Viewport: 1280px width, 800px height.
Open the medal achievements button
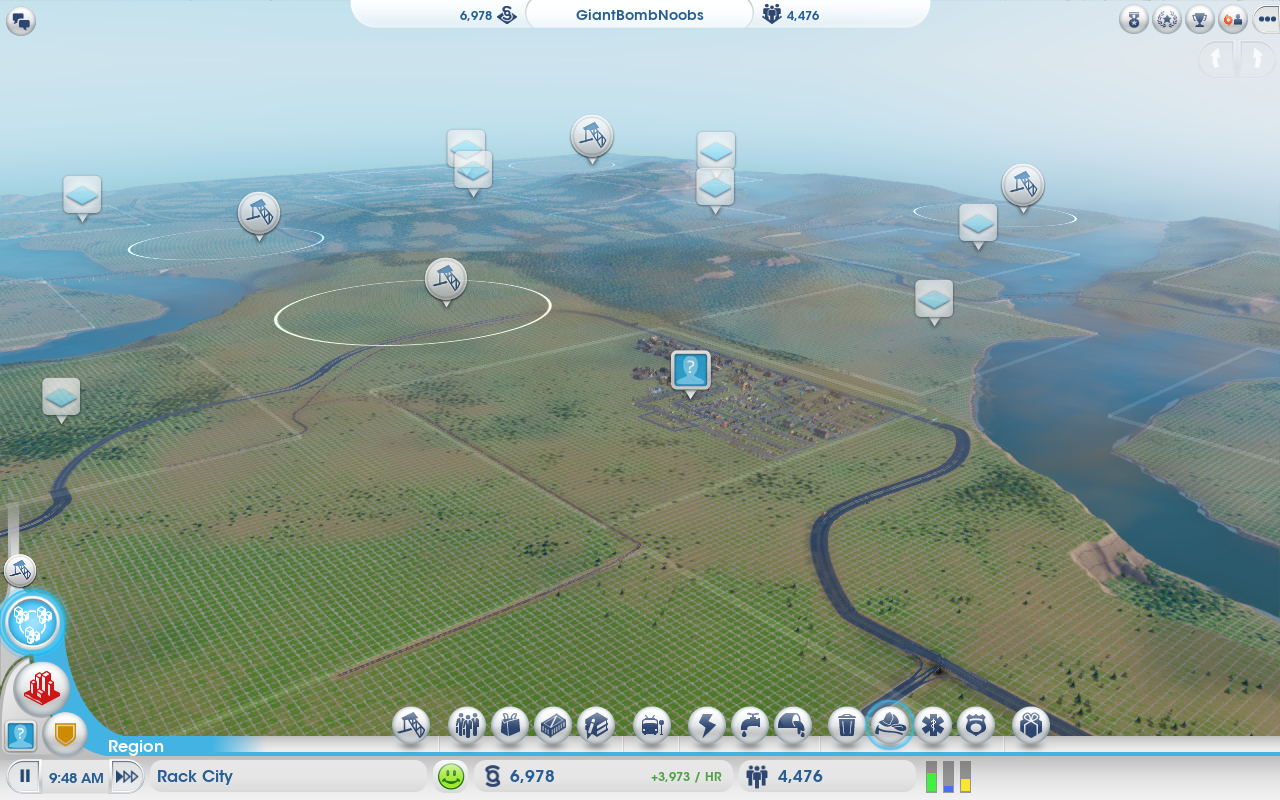[1134, 19]
